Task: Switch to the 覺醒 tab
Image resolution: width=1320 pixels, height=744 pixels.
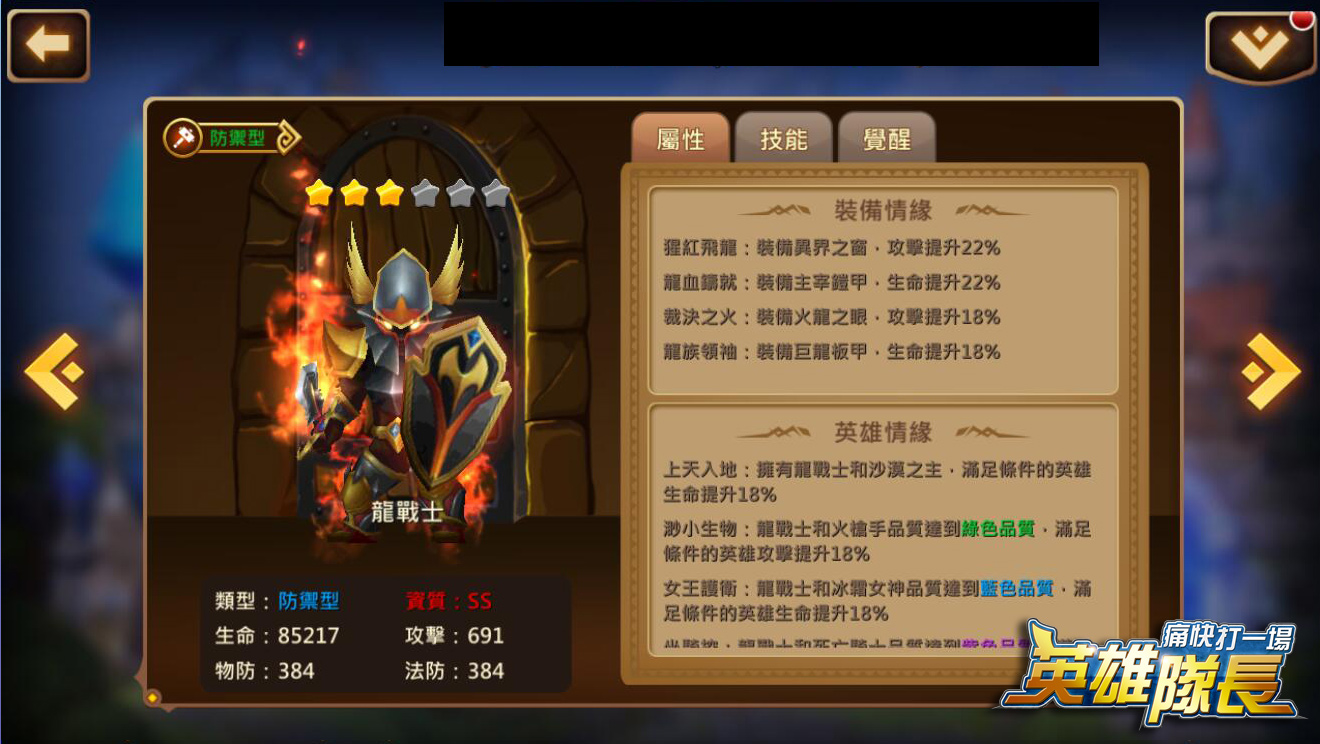Action: point(888,140)
